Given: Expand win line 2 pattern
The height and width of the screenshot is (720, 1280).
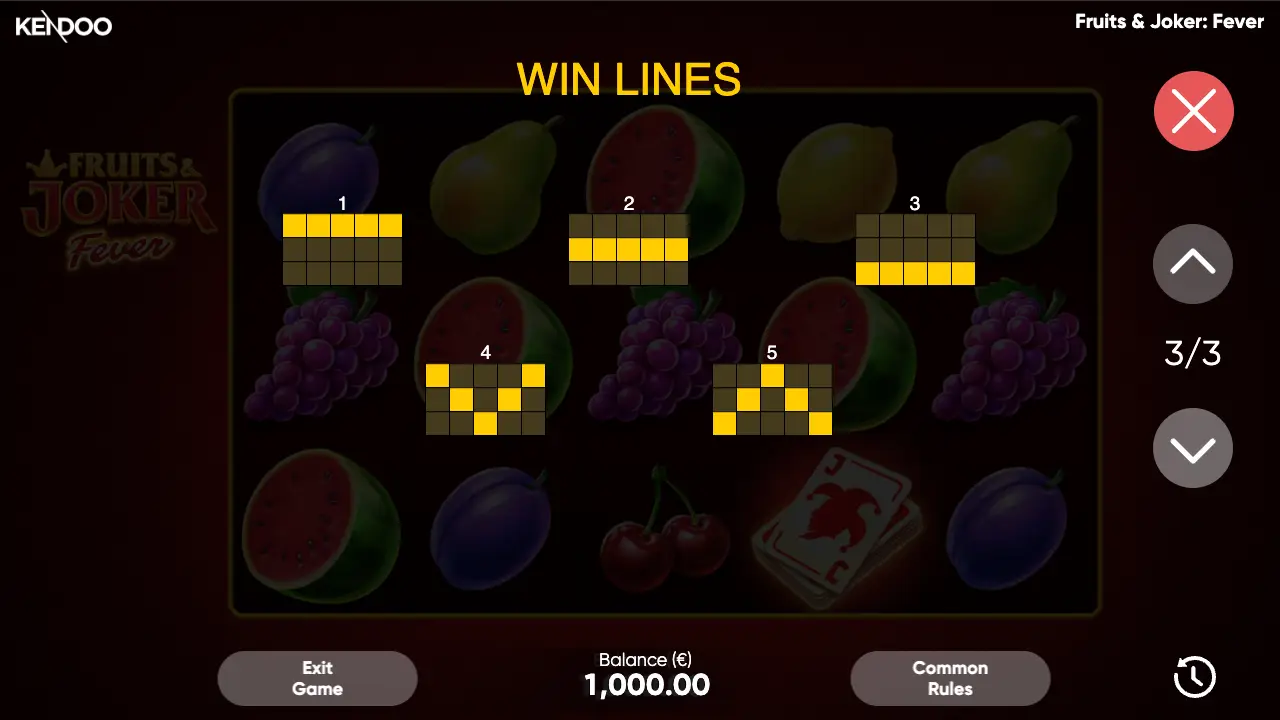Looking at the screenshot, I should point(629,248).
